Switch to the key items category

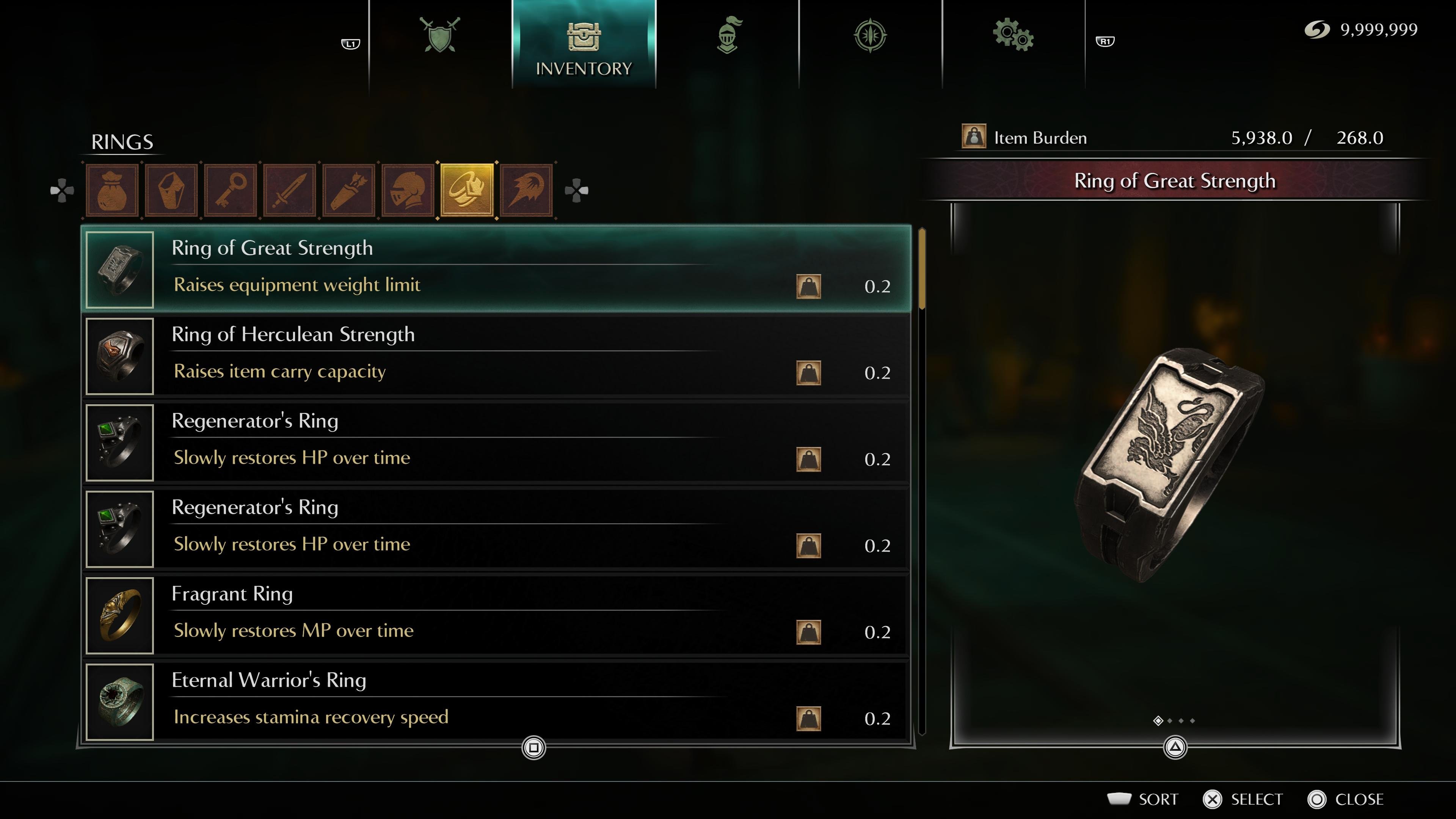tap(231, 190)
